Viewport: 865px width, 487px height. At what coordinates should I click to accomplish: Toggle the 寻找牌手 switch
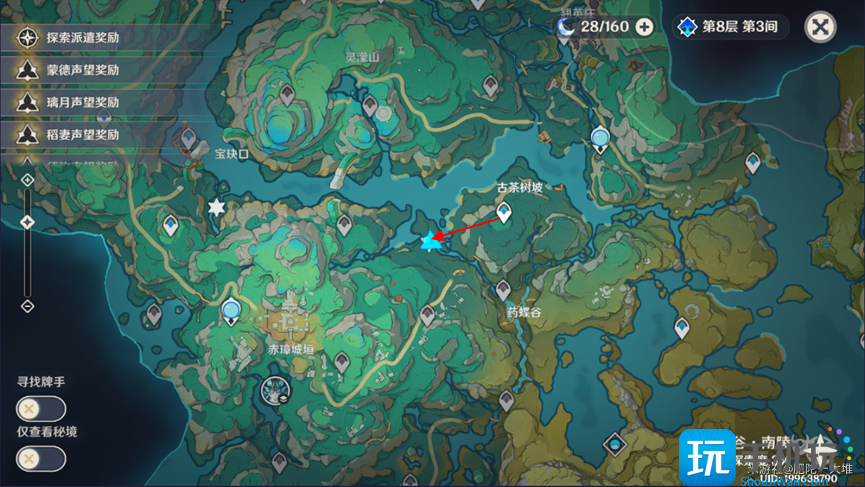41,408
